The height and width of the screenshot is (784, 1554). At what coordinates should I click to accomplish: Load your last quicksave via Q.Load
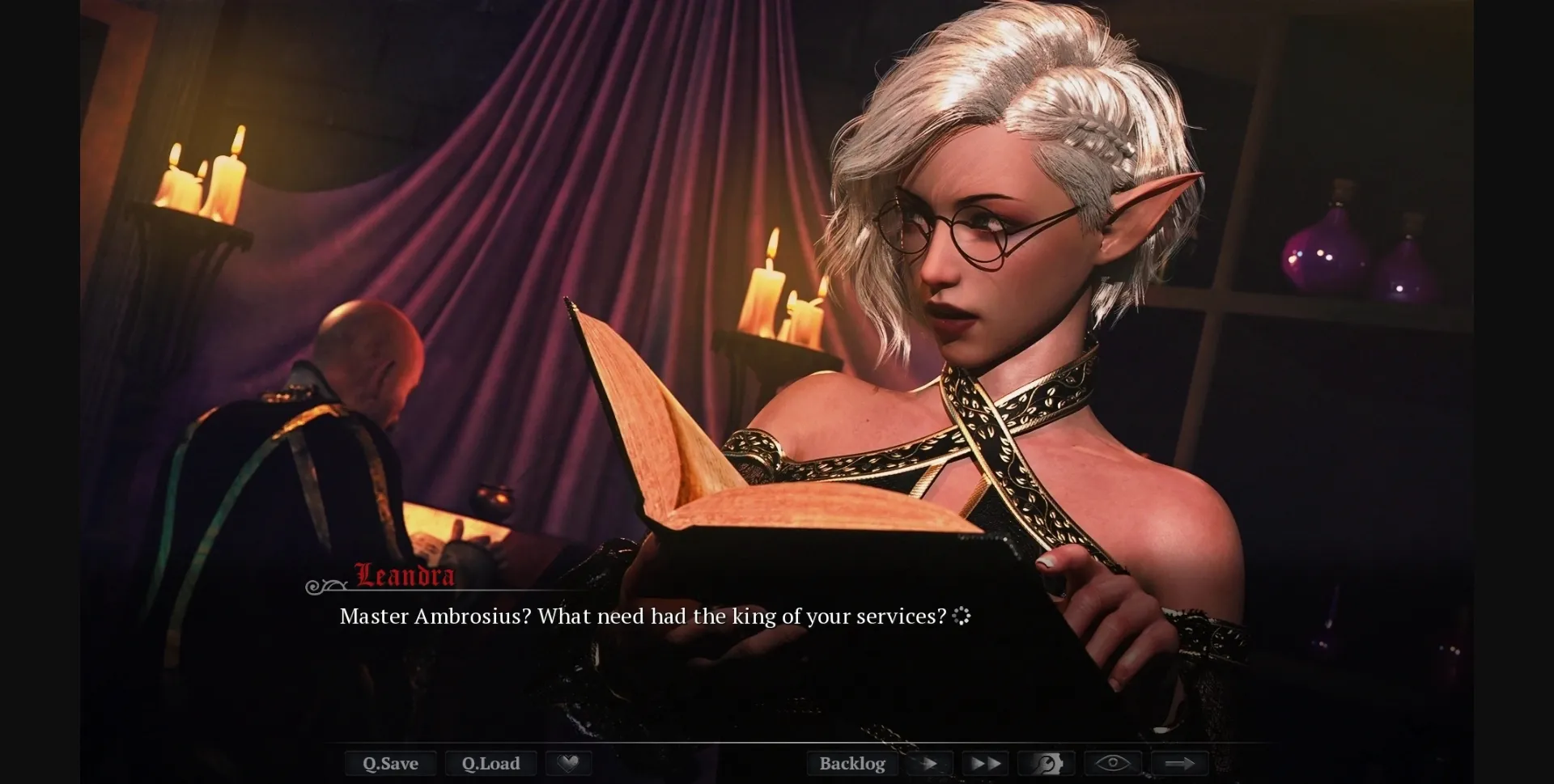[490, 763]
